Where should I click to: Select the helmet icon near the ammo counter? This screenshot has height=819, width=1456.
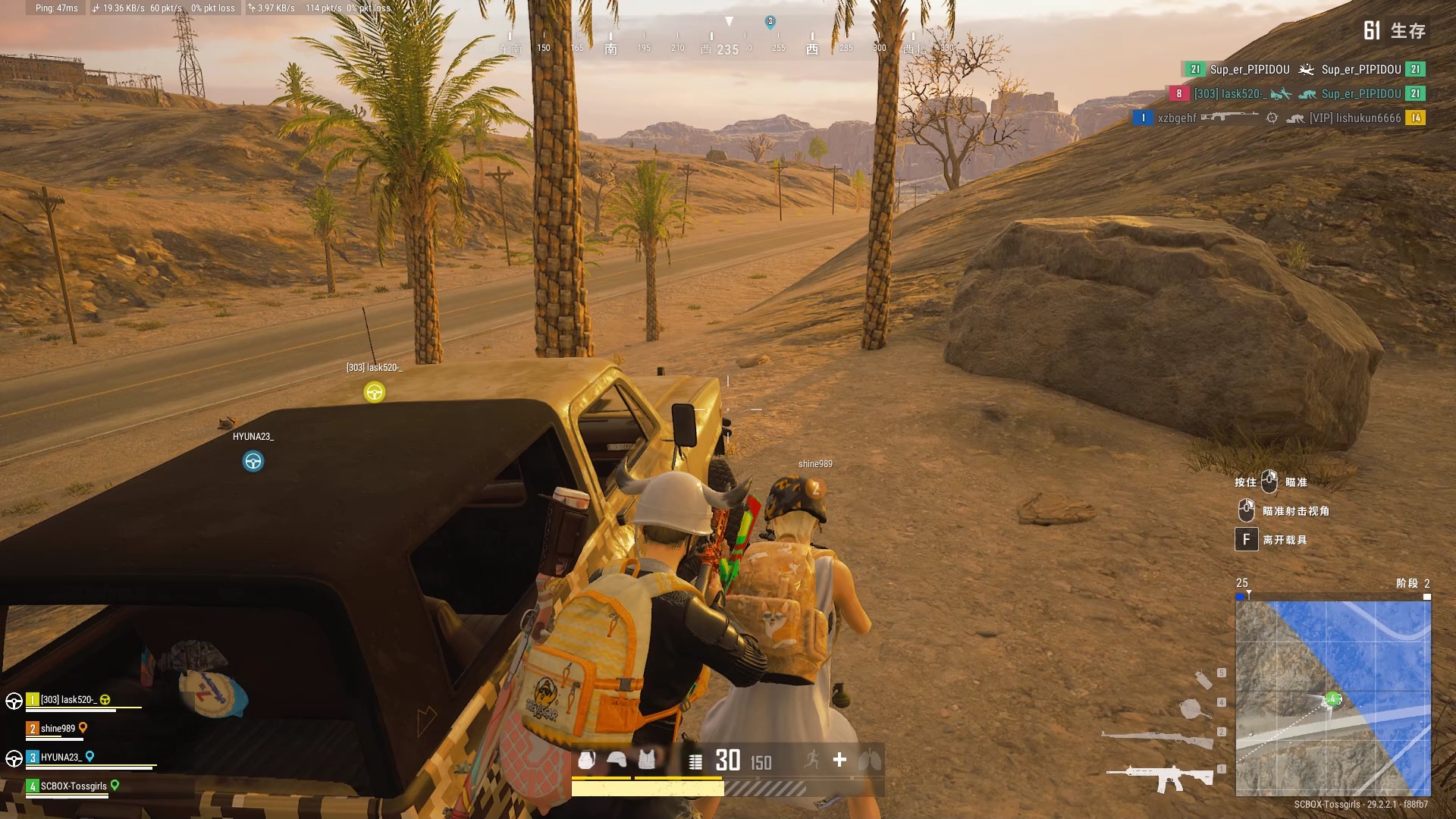click(617, 761)
